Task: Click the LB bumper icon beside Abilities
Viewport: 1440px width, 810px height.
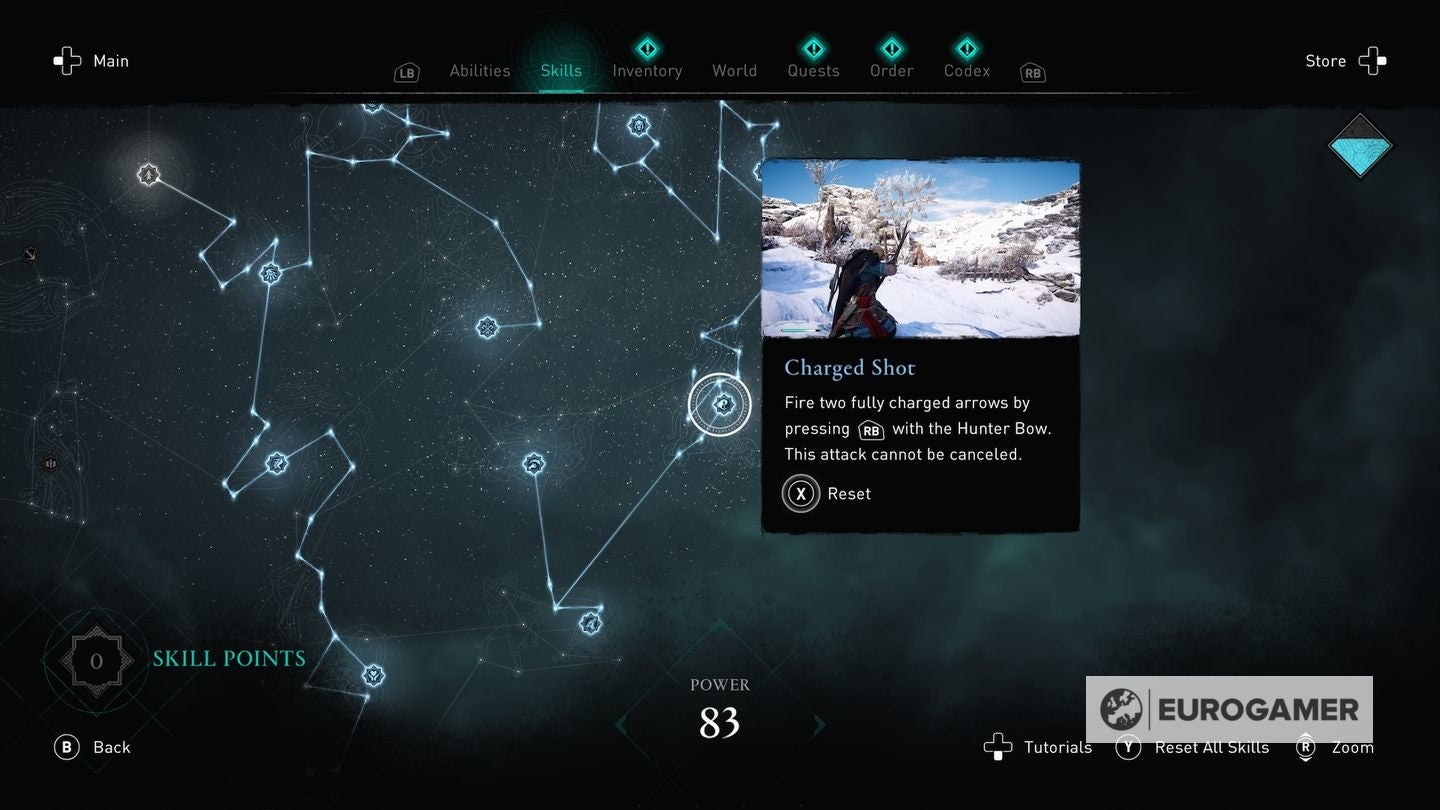Action: click(x=406, y=72)
